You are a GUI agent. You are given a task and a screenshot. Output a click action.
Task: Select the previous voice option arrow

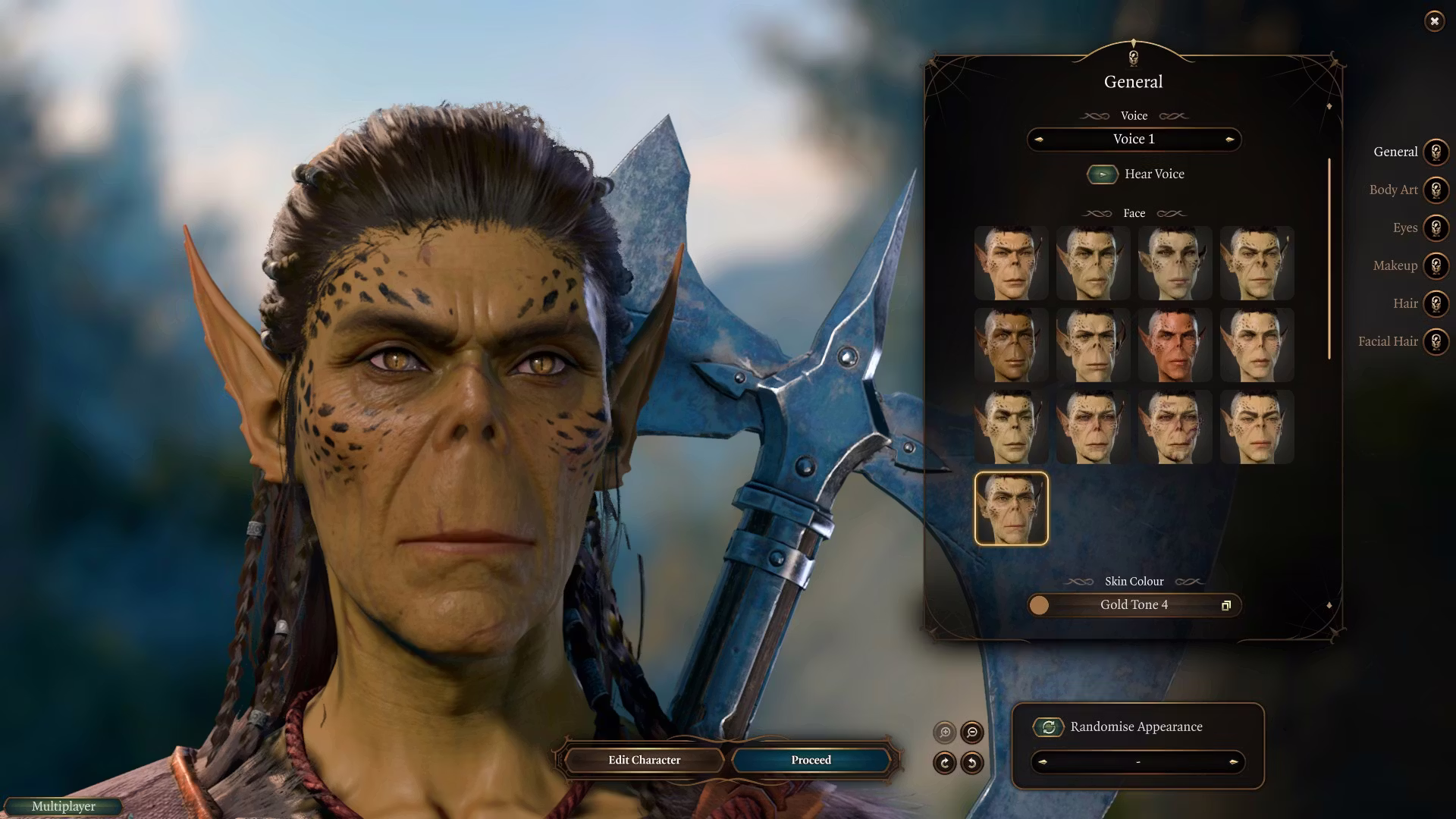1039,140
